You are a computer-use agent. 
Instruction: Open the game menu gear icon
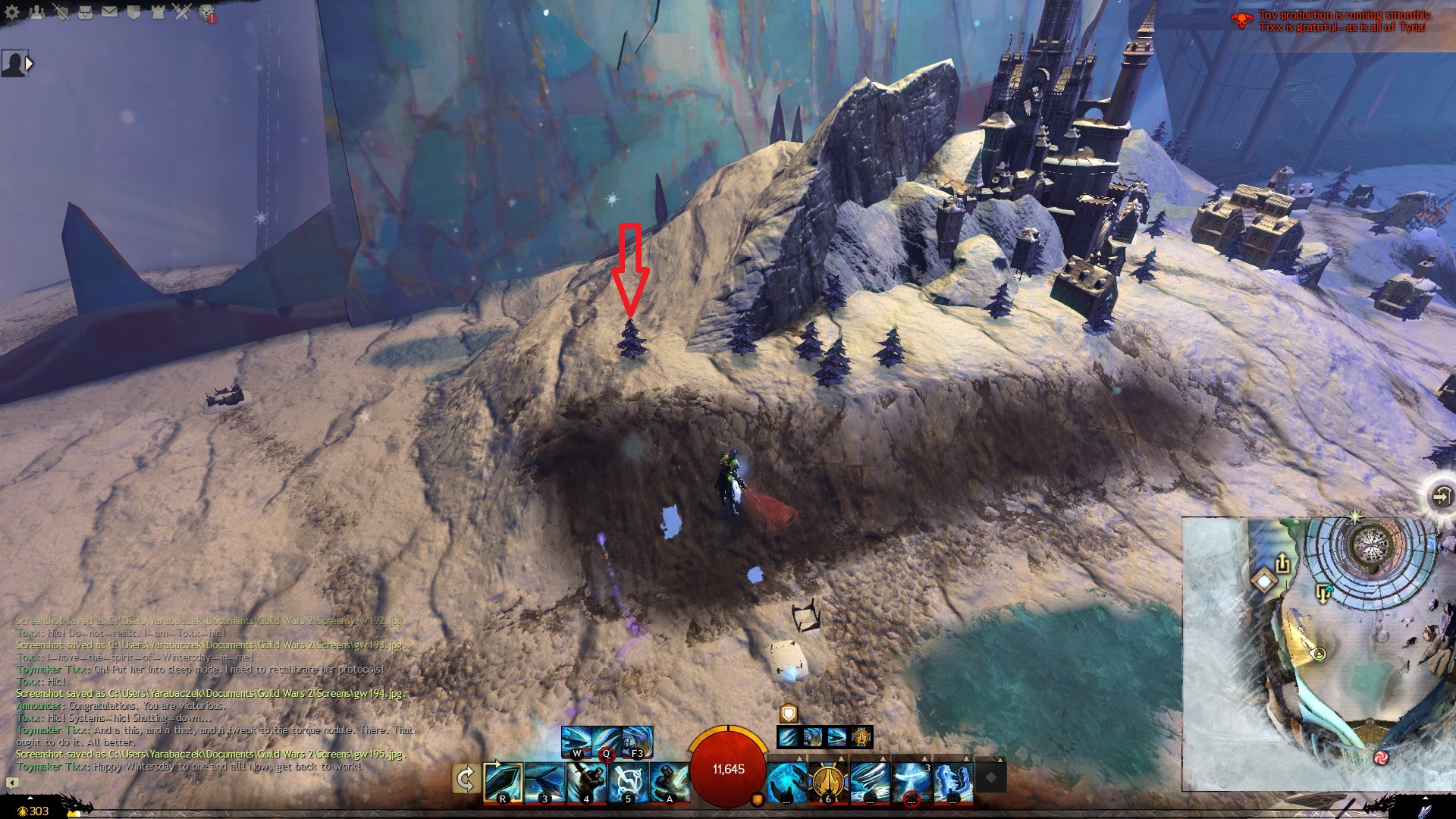[12, 12]
